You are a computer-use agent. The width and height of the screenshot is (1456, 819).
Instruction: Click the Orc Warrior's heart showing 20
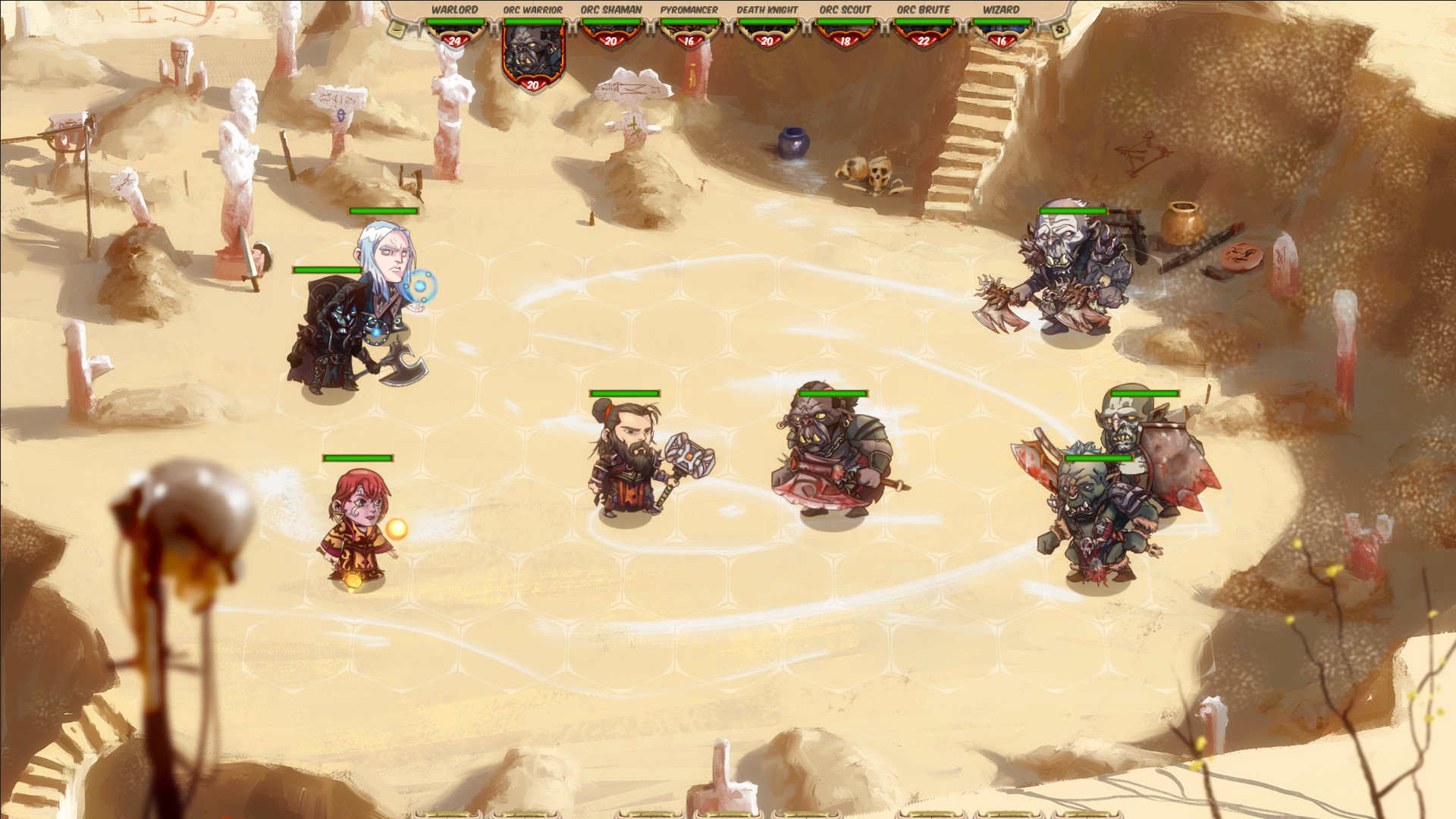tap(531, 85)
